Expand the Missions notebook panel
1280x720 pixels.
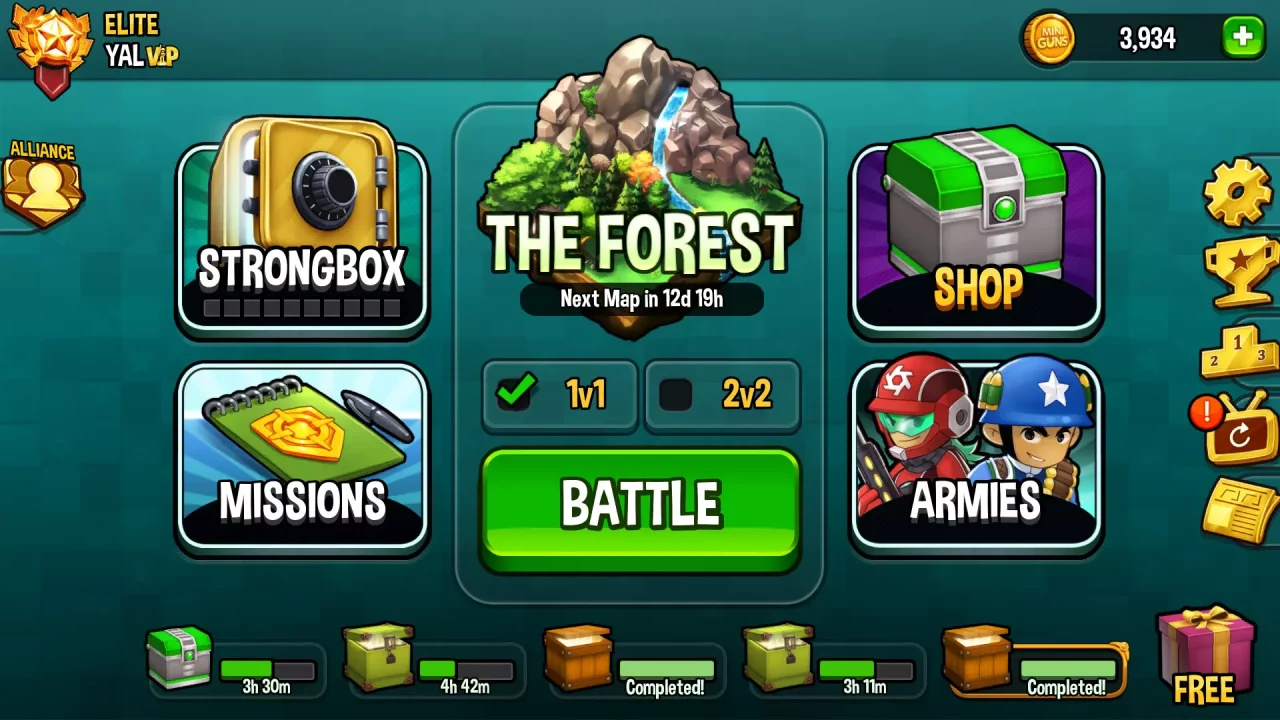[x=302, y=458]
